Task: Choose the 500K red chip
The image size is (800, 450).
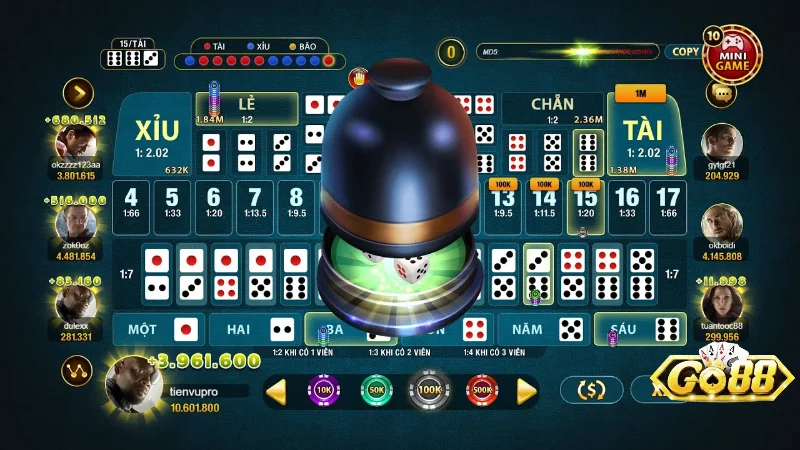Action: 483,389
